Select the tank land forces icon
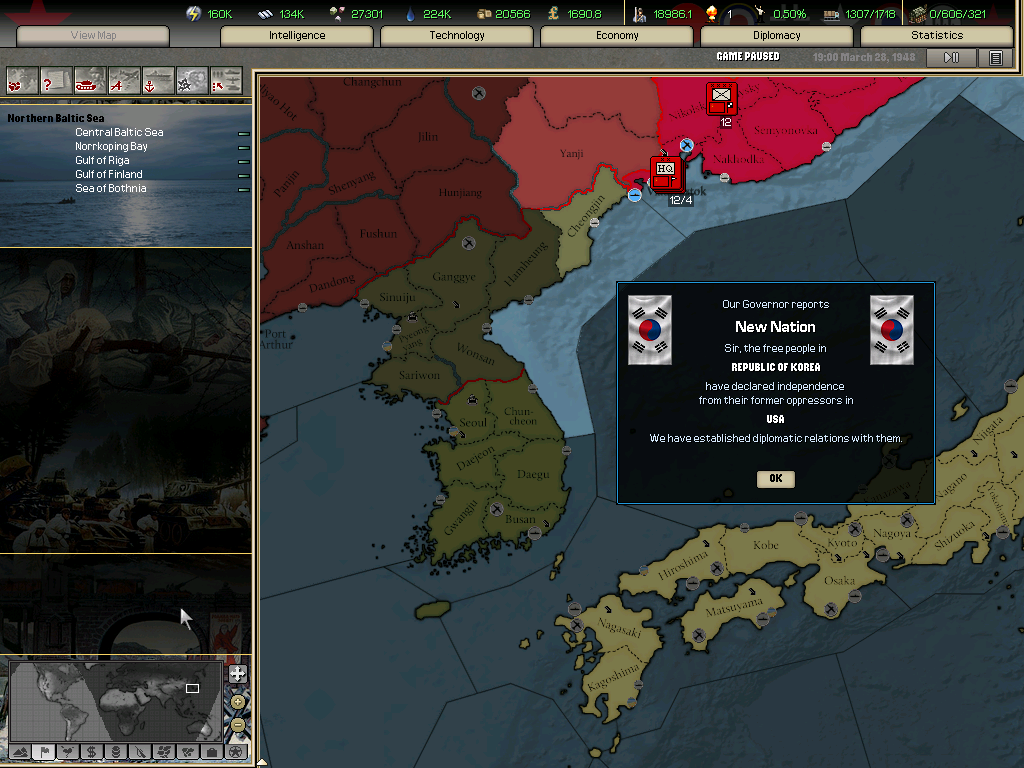 90,79
